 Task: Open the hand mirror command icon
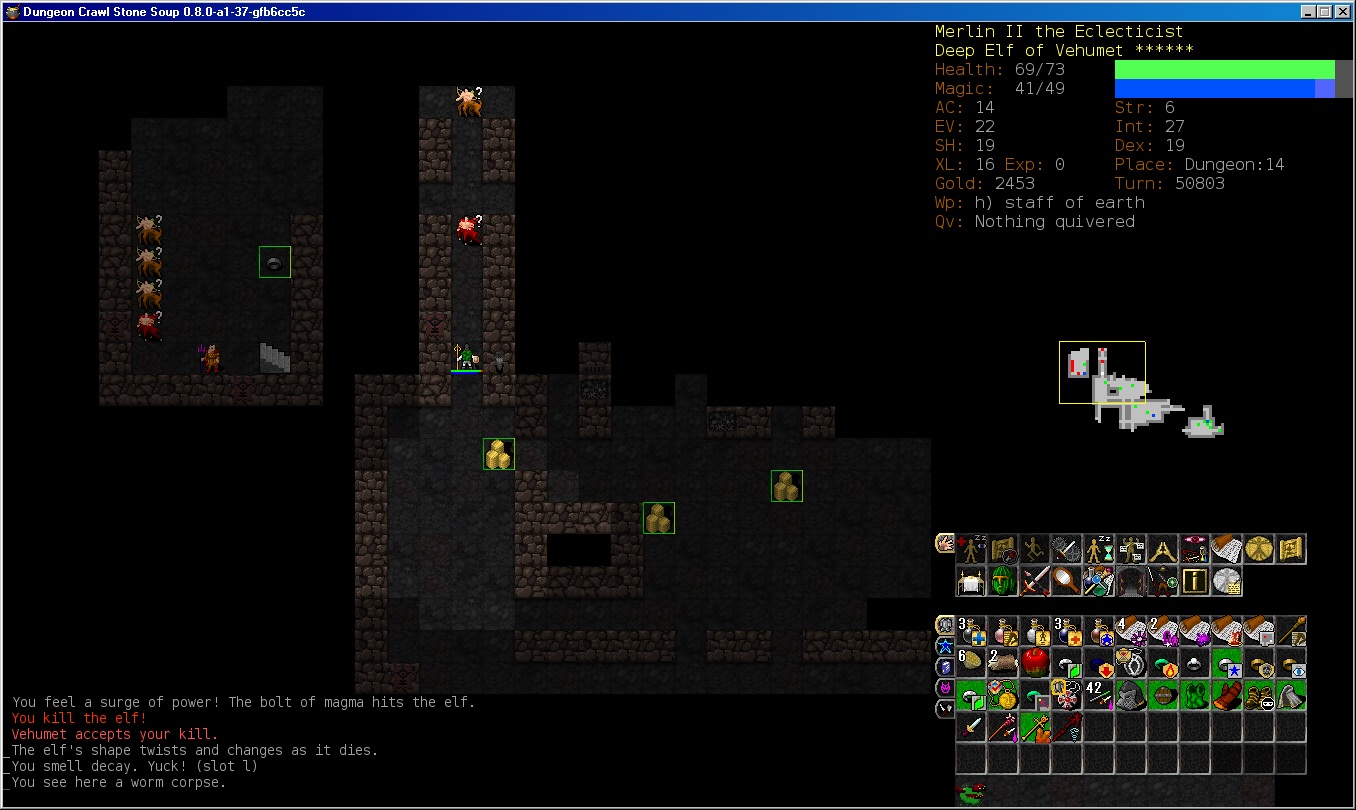[1067, 581]
